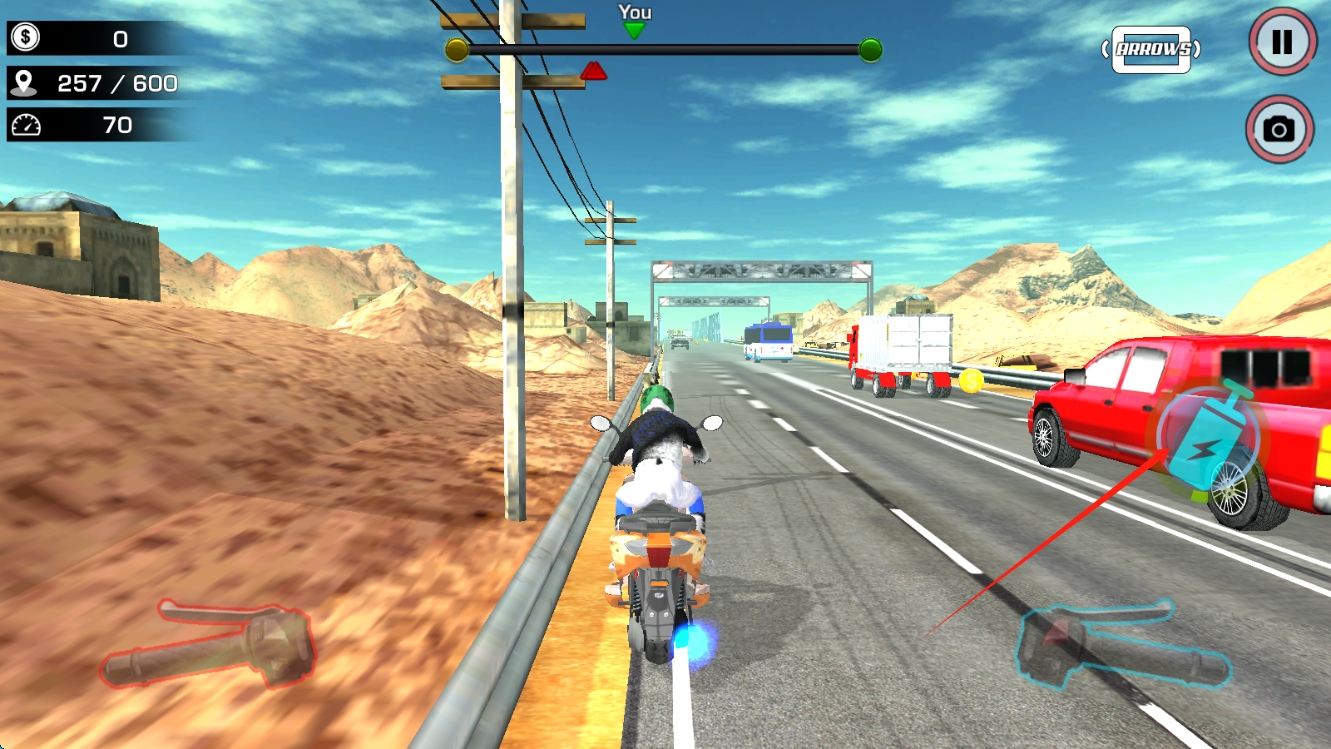The height and width of the screenshot is (749, 1331).
Task: Toggle the ARROWS control mode button
Action: [1152, 49]
